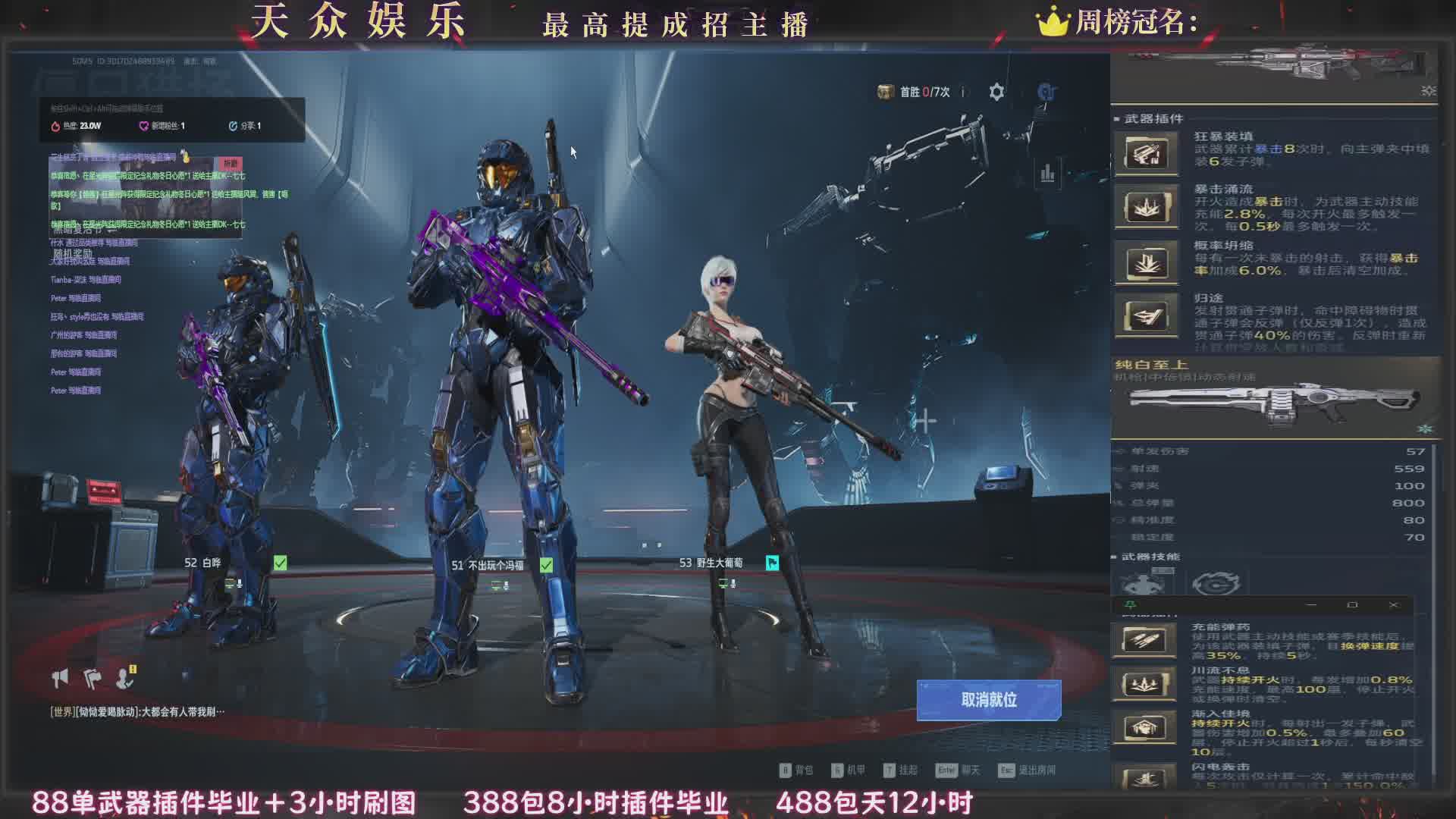Open the friend icon with yellow badge
Image resolution: width=1456 pixels, height=819 pixels.
[x=125, y=677]
